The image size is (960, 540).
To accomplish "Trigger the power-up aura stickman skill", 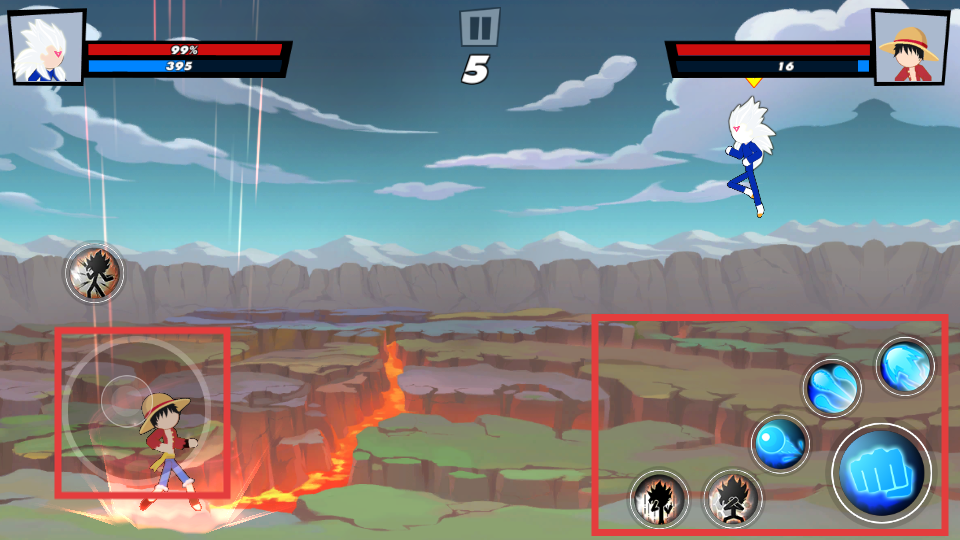I will coord(659,499).
